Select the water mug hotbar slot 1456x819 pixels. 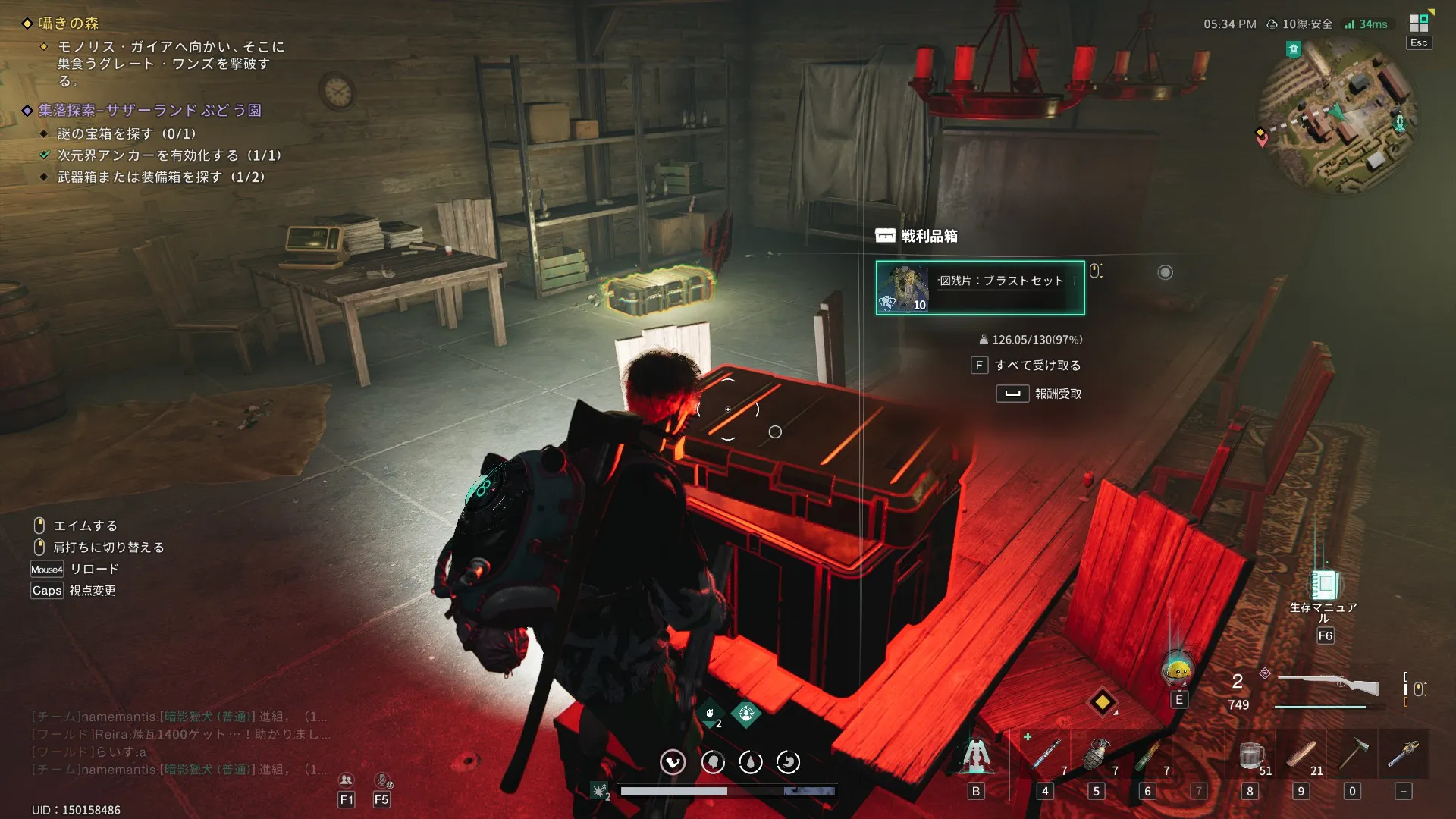click(x=1250, y=755)
